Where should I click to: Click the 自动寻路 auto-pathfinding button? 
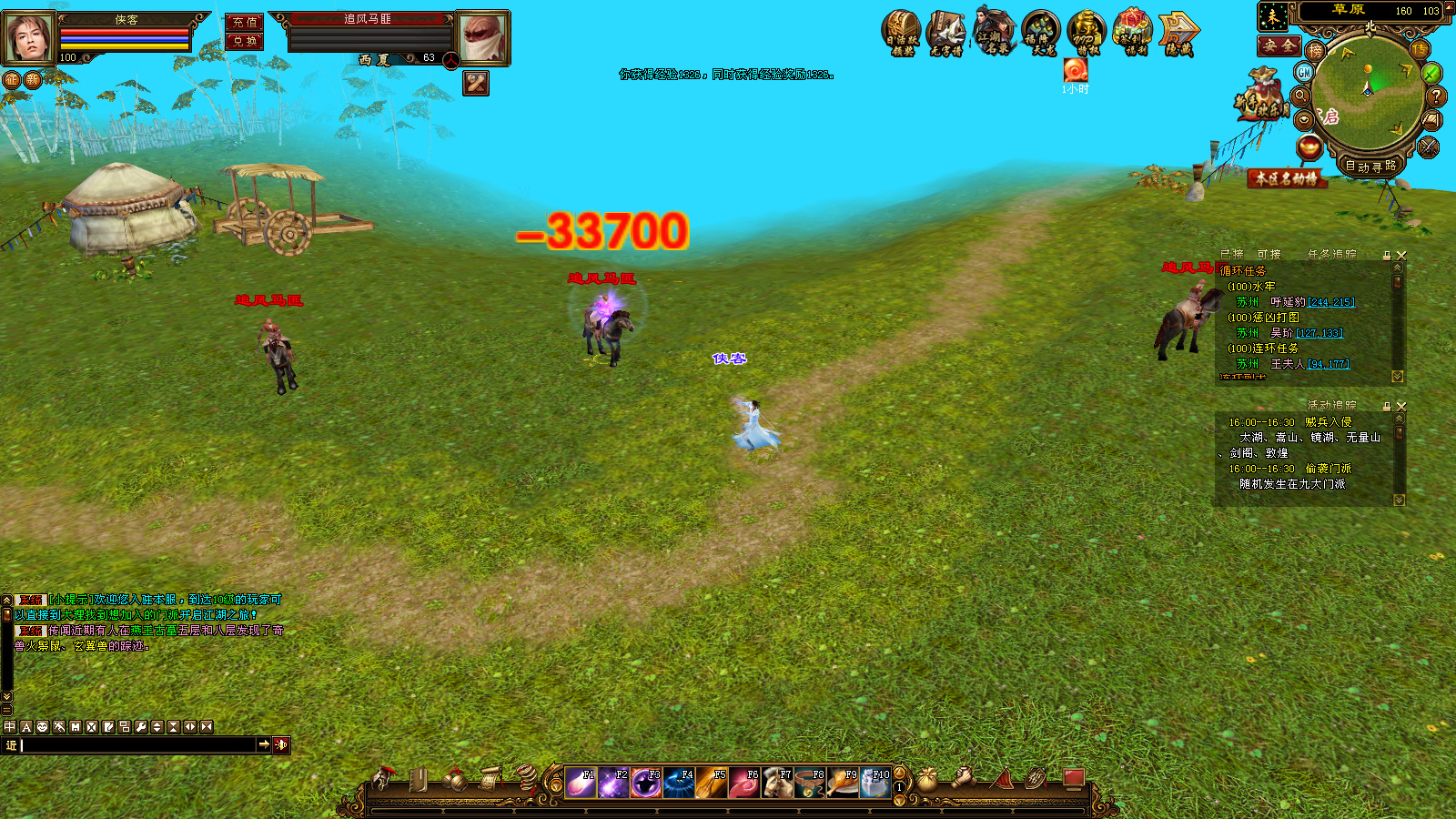click(x=1370, y=167)
